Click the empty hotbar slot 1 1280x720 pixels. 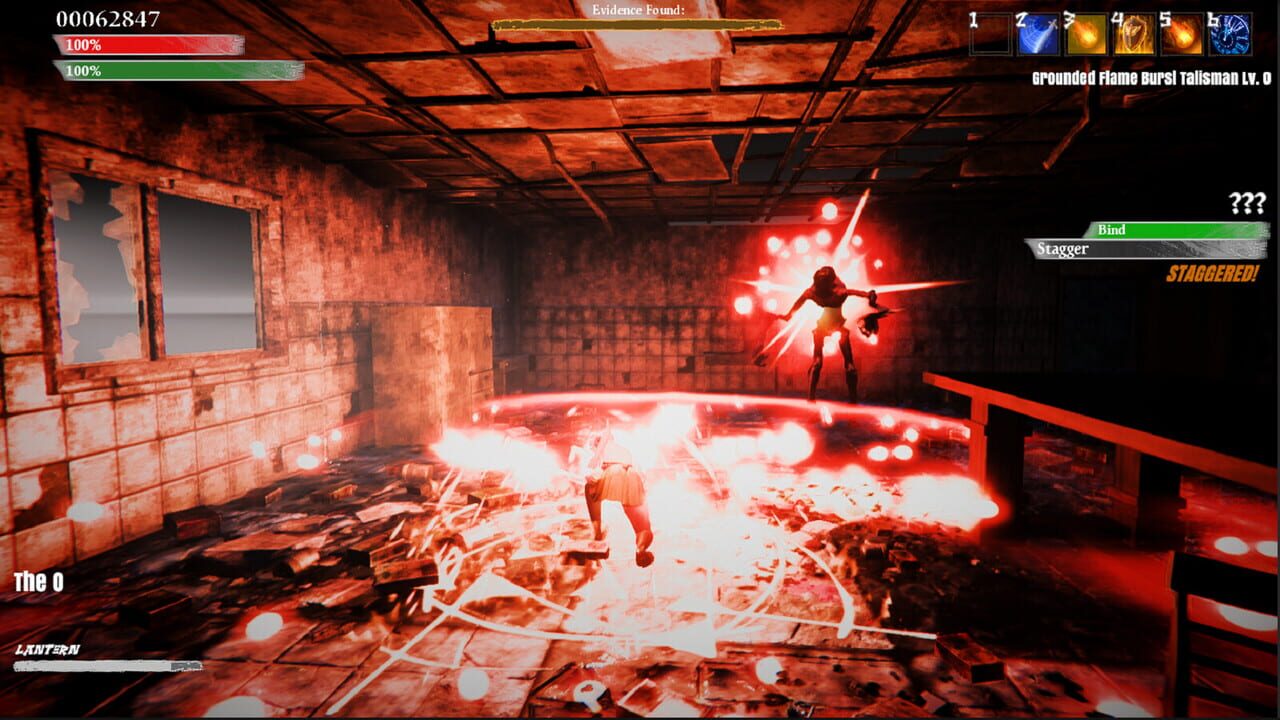pos(990,33)
